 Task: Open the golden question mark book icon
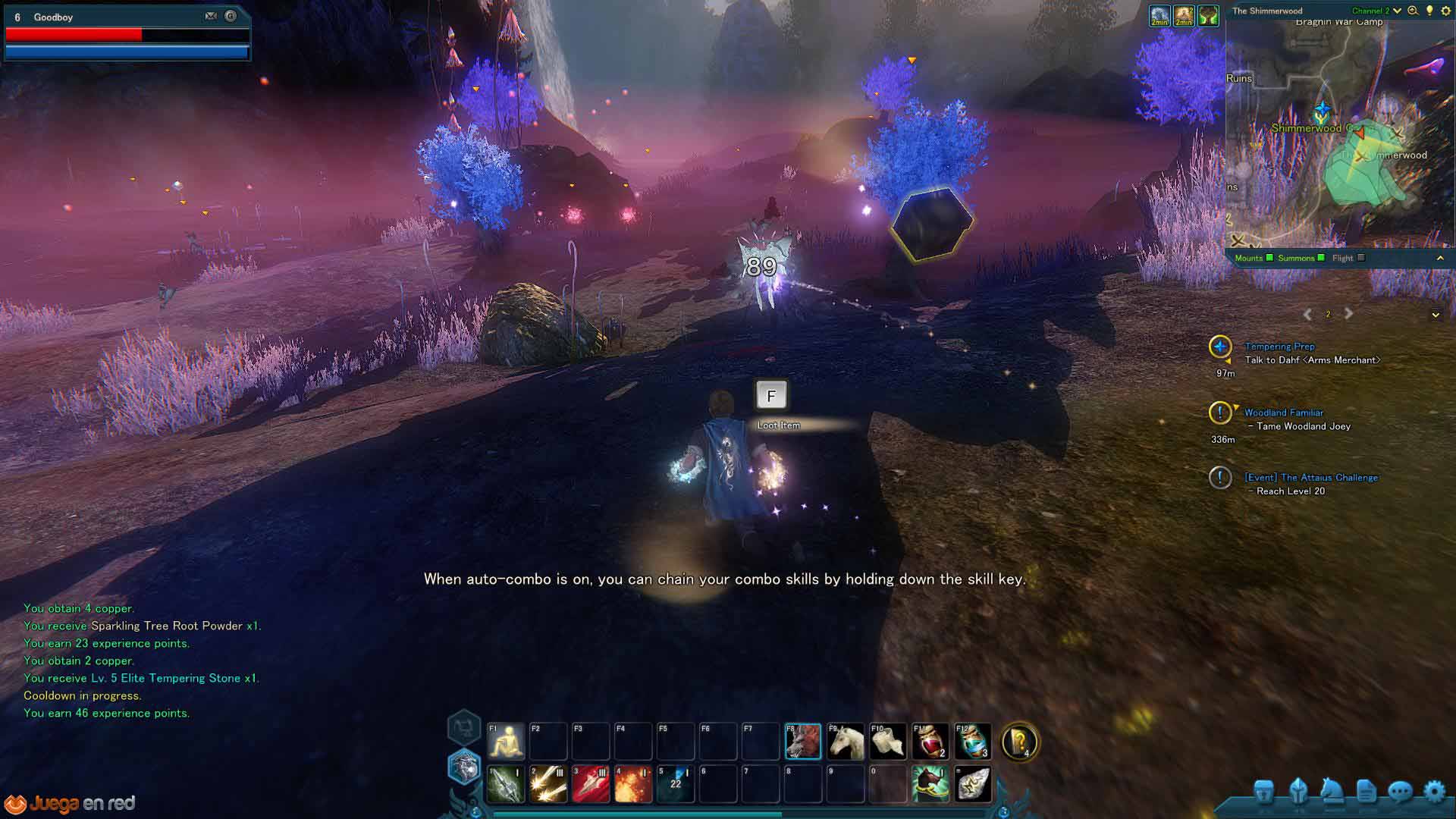coord(1019,741)
